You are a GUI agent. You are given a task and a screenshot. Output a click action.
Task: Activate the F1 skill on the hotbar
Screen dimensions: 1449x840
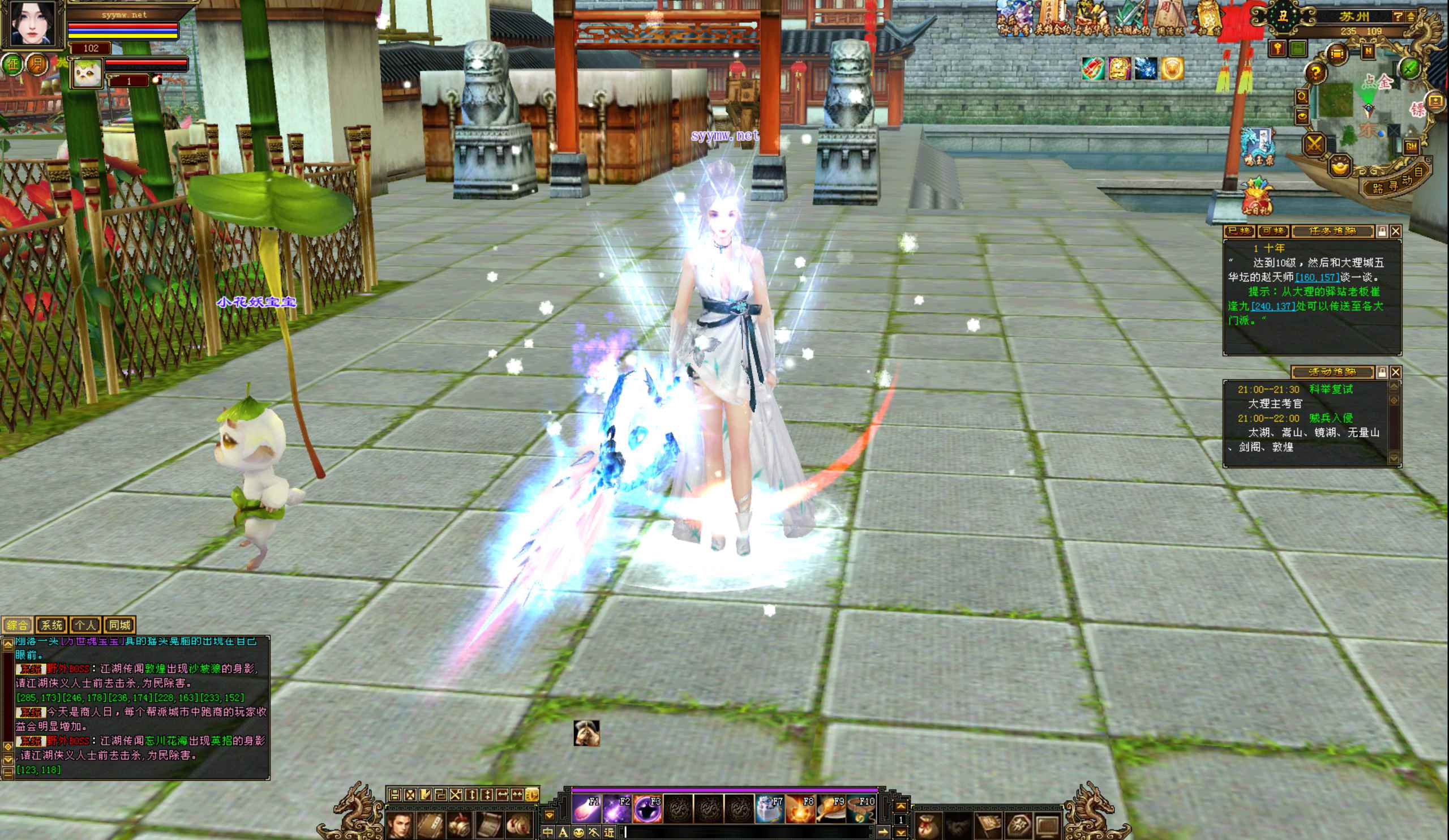(x=586, y=809)
